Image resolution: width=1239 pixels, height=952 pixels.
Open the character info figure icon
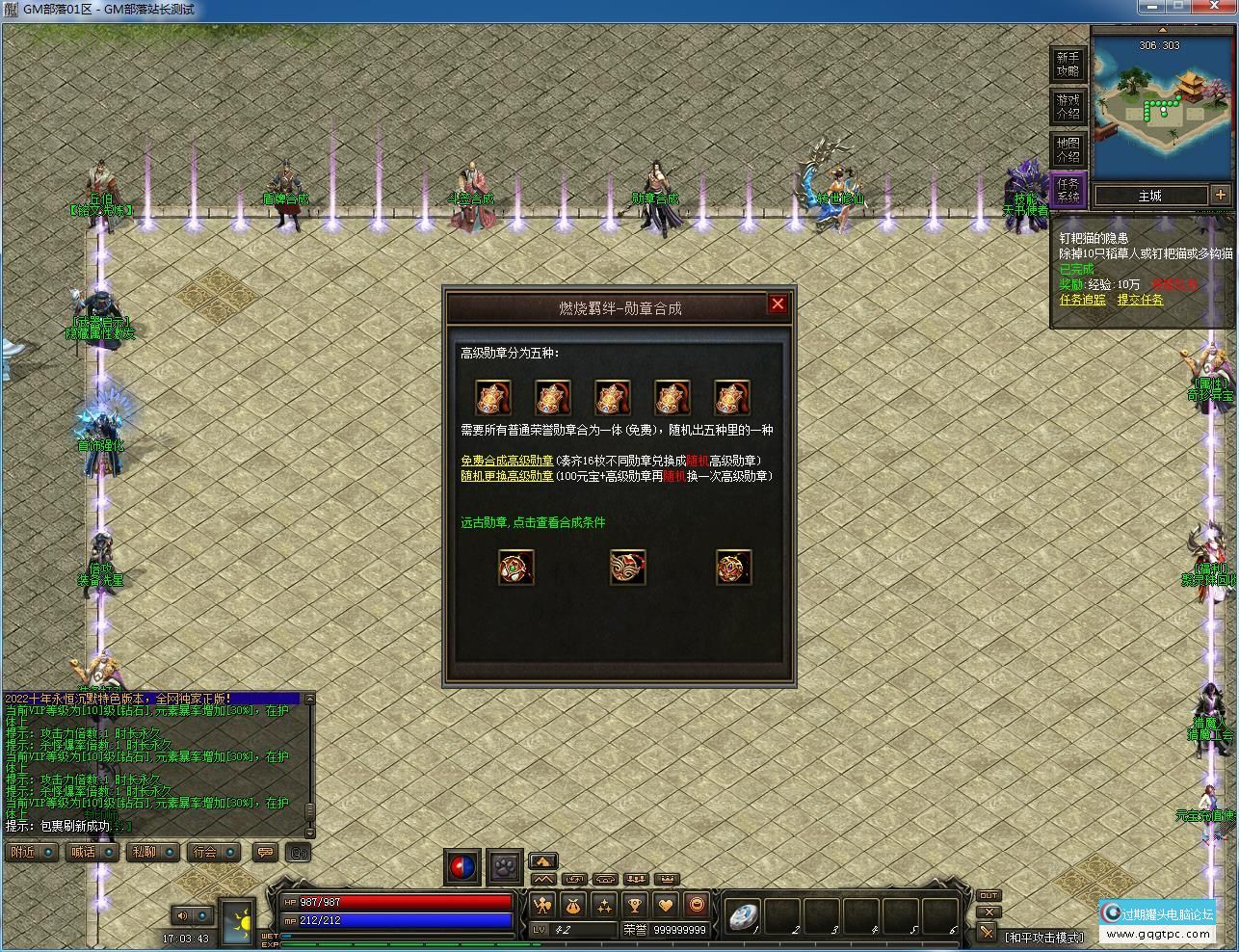click(x=542, y=905)
